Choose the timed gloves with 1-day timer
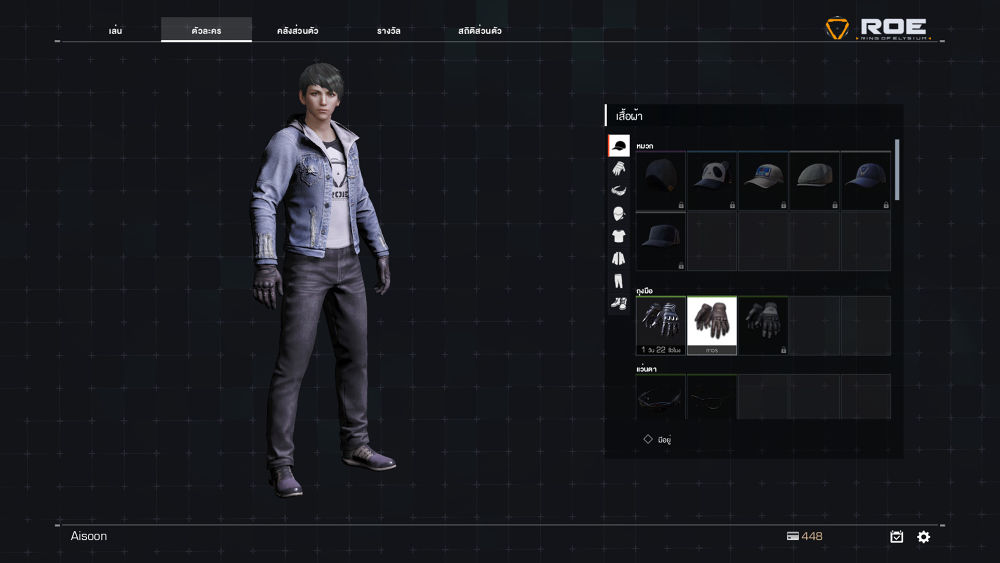Screen dimensions: 1000x563 point(661,324)
